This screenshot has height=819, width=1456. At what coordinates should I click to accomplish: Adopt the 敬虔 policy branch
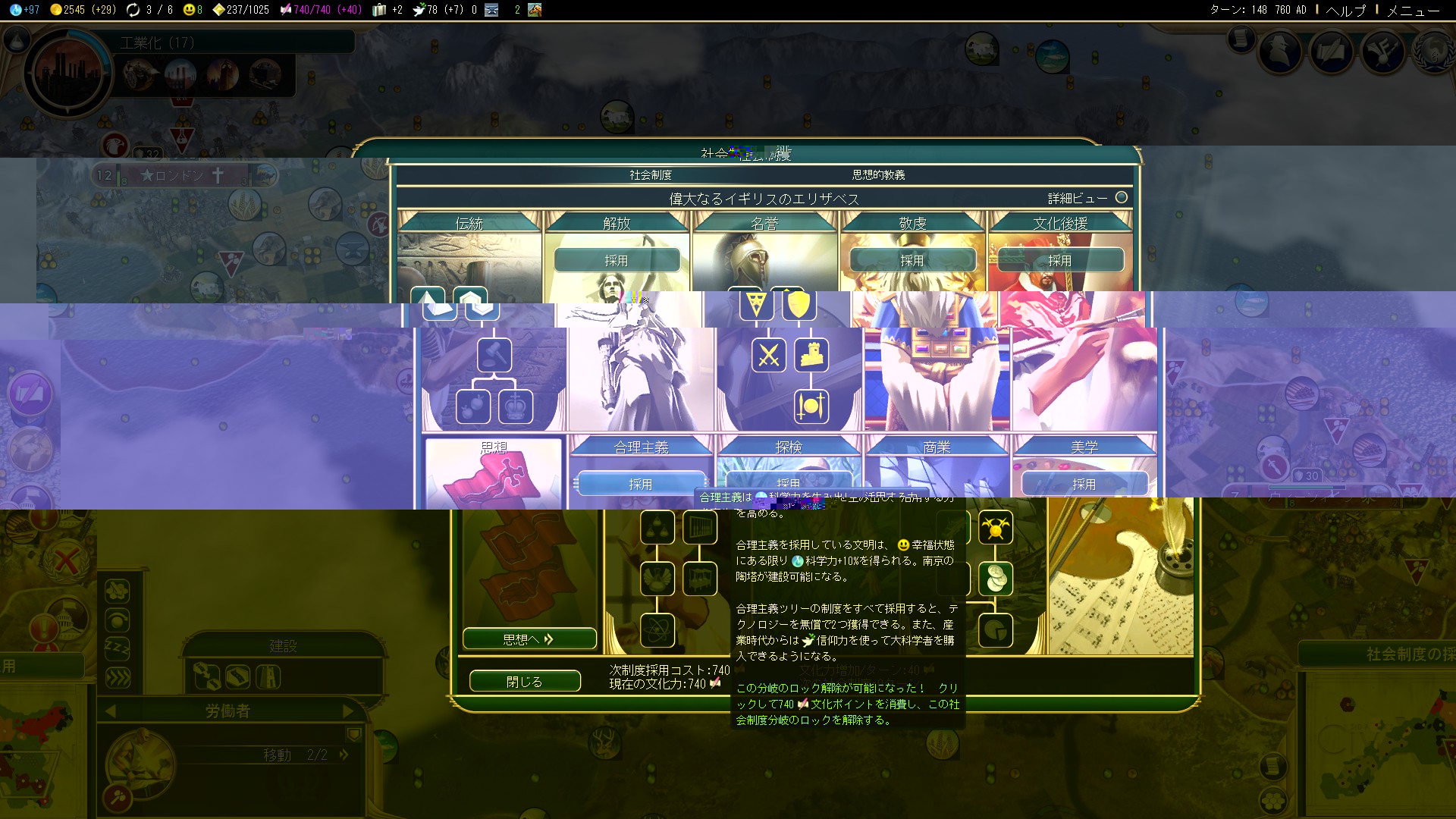[912, 260]
